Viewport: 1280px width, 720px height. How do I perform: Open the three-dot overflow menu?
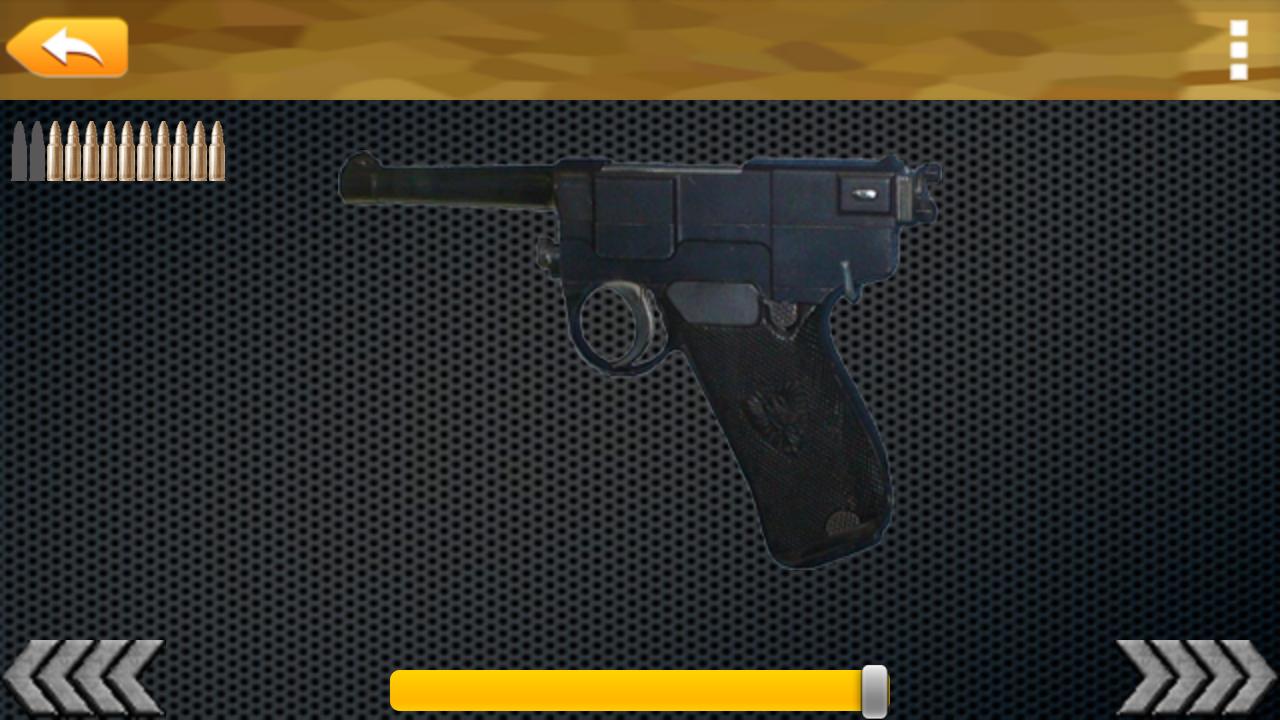1239,50
